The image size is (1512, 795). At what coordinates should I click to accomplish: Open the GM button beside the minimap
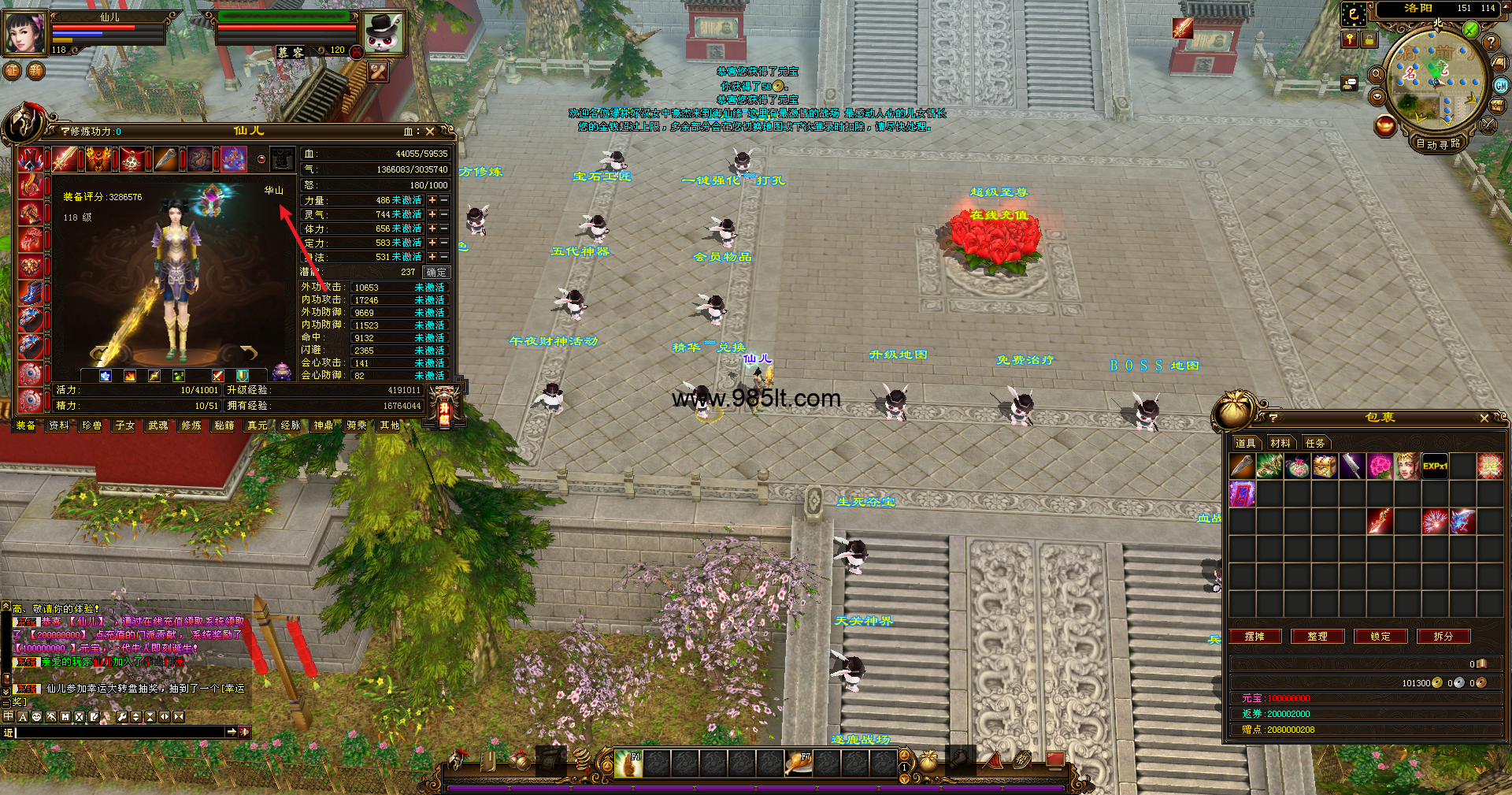pyautogui.click(x=1501, y=85)
